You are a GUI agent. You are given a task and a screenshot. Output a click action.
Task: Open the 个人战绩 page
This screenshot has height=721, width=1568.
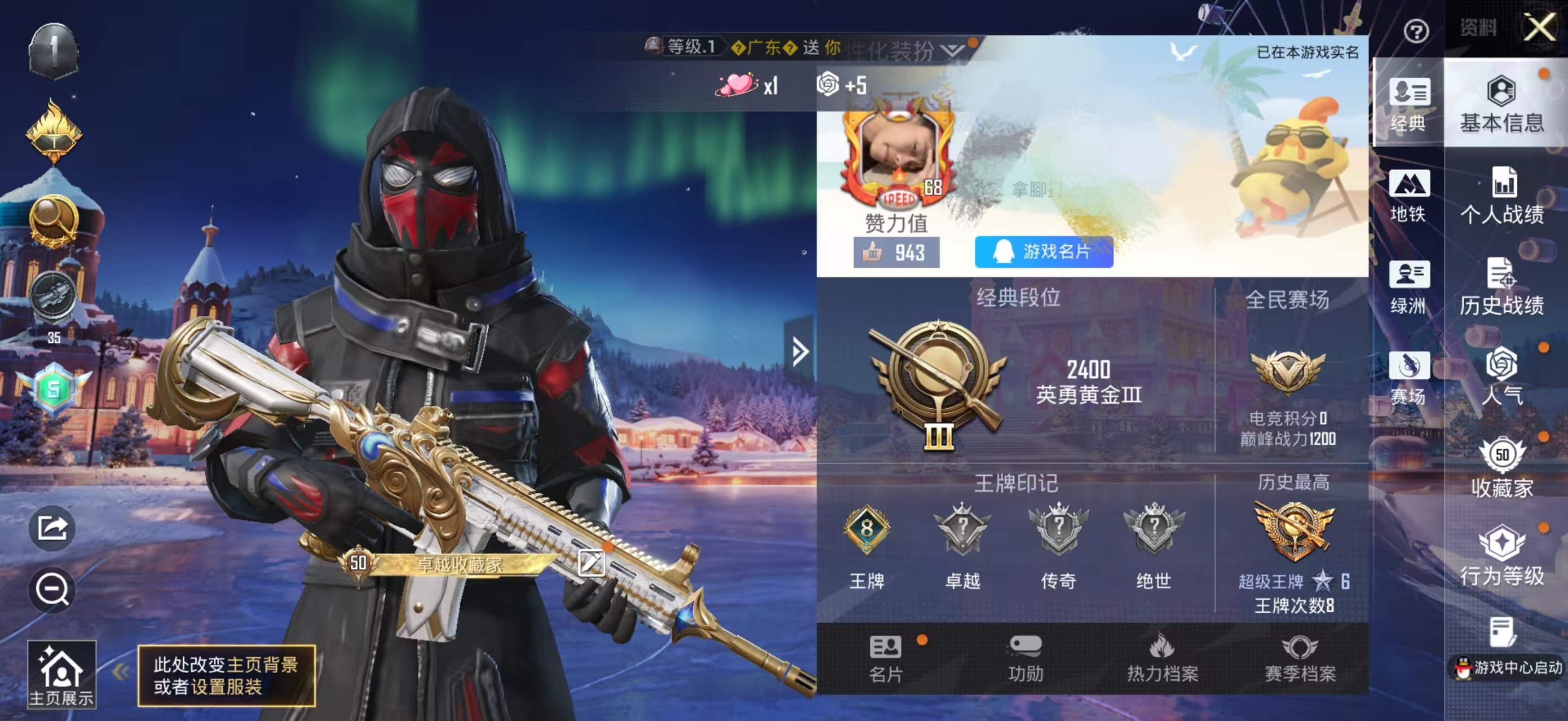[x=1501, y=196]
